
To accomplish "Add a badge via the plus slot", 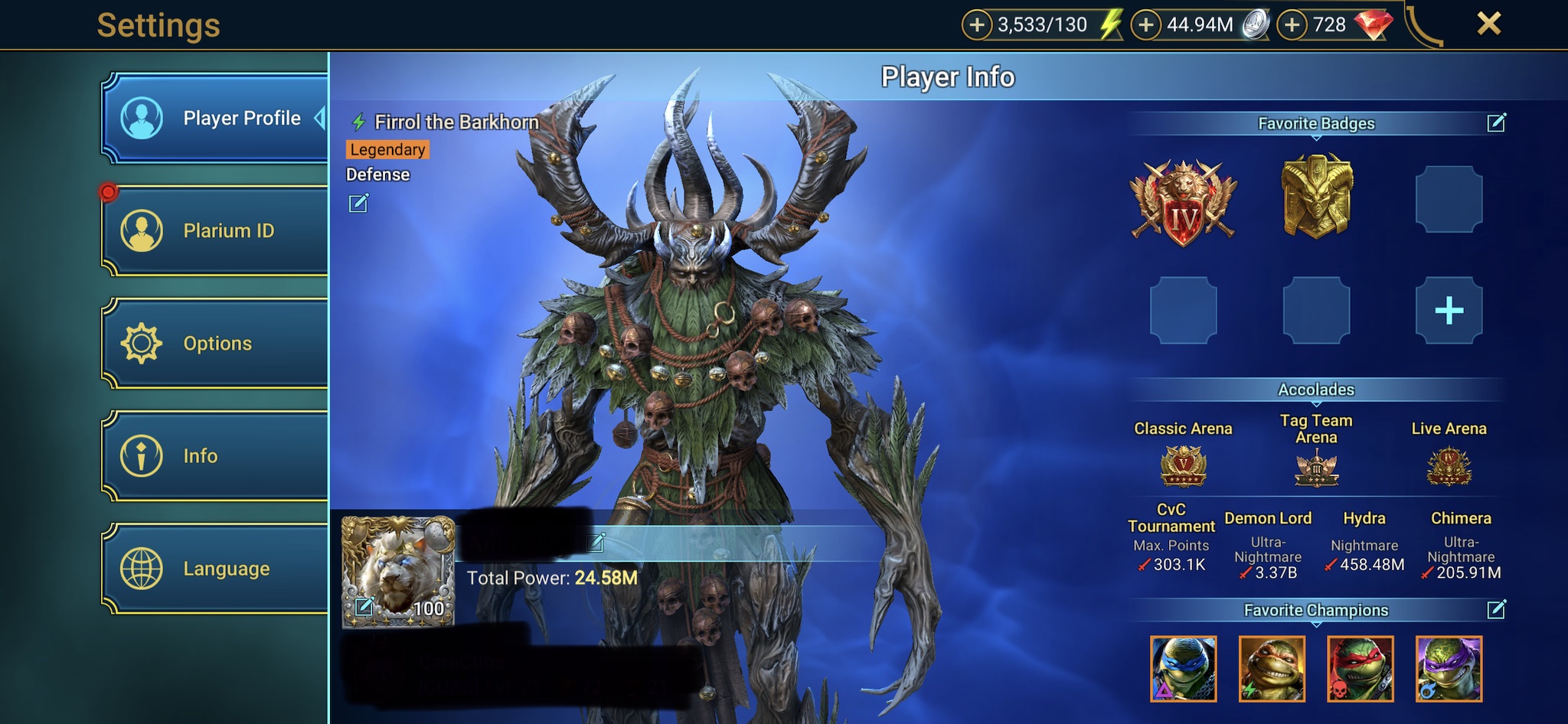I will (1449, 311).
